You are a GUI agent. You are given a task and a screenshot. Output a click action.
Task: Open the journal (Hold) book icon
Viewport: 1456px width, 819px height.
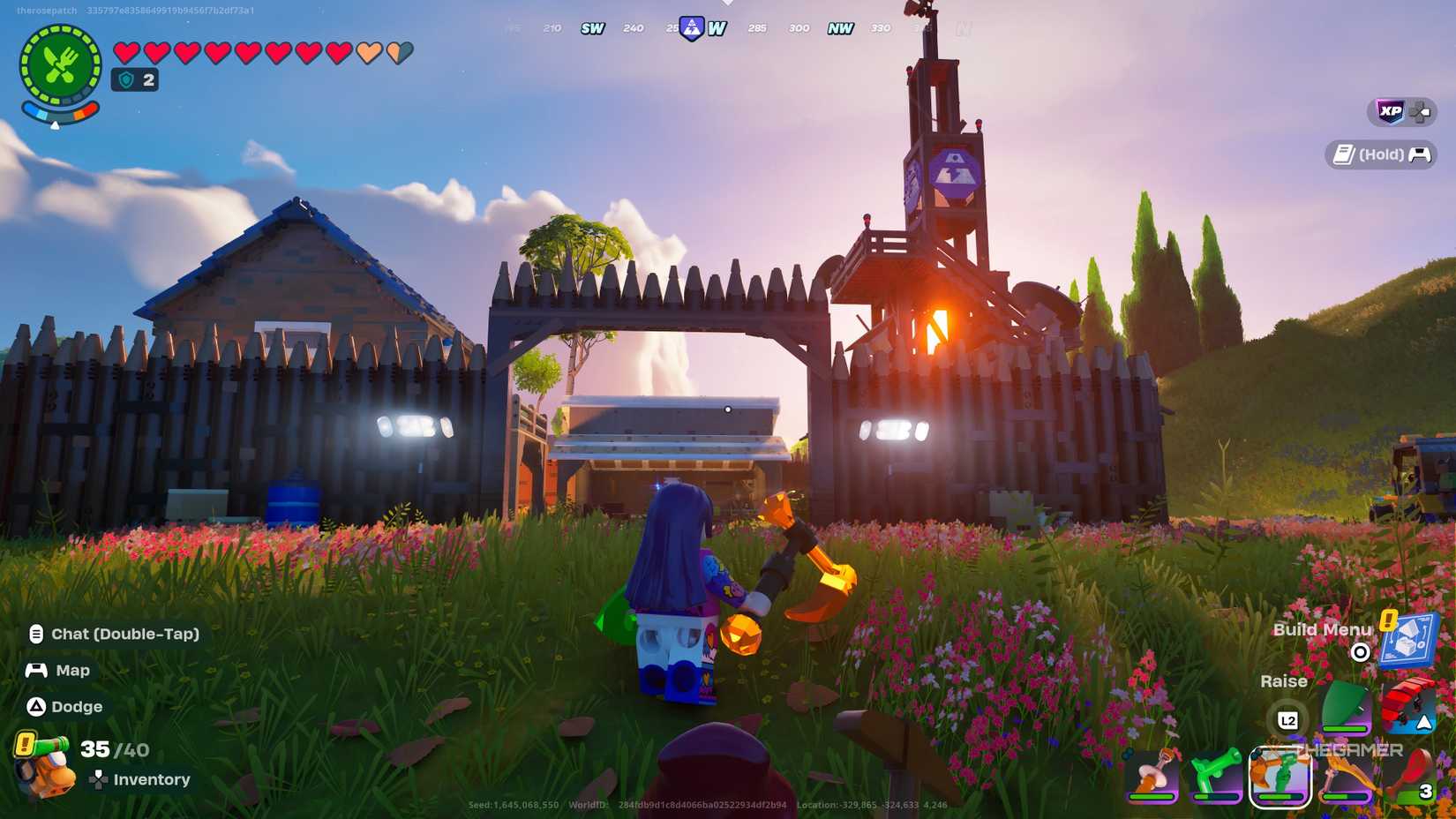(1343, 154)
